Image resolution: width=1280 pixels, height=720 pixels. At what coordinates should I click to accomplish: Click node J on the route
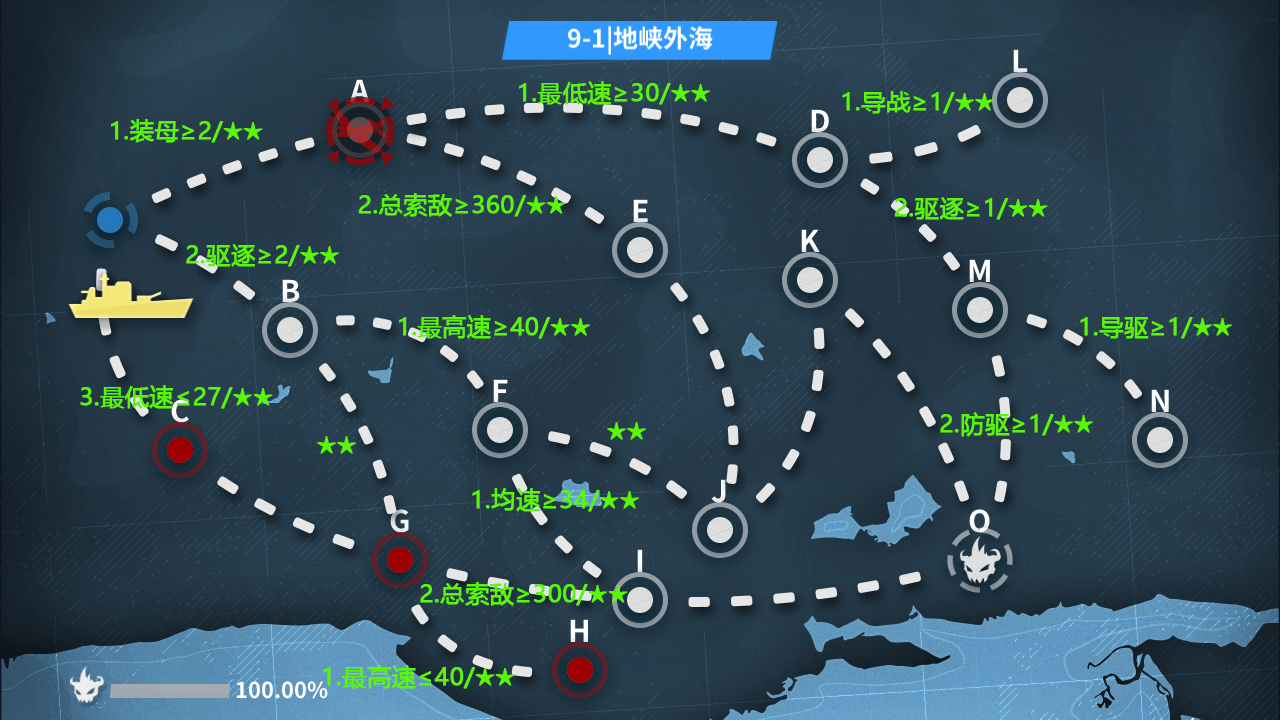coord(720,530)
